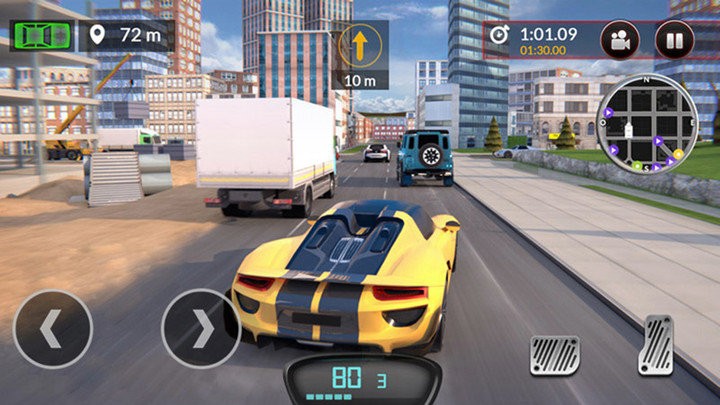
Task: Tap the steer left arrow button
Action: (x=53, y=329)
